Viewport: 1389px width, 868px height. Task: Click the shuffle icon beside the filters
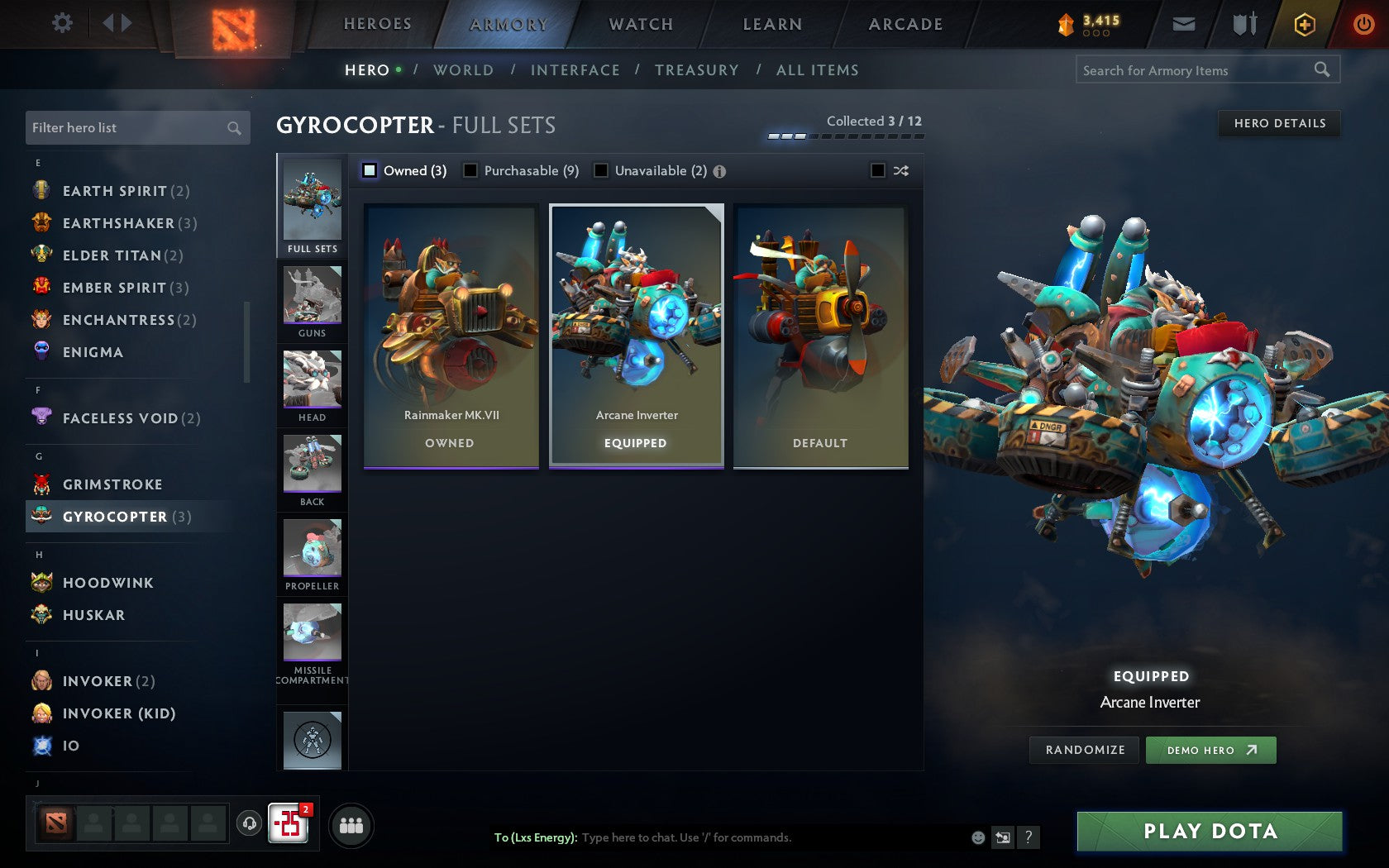pos(901,171)
